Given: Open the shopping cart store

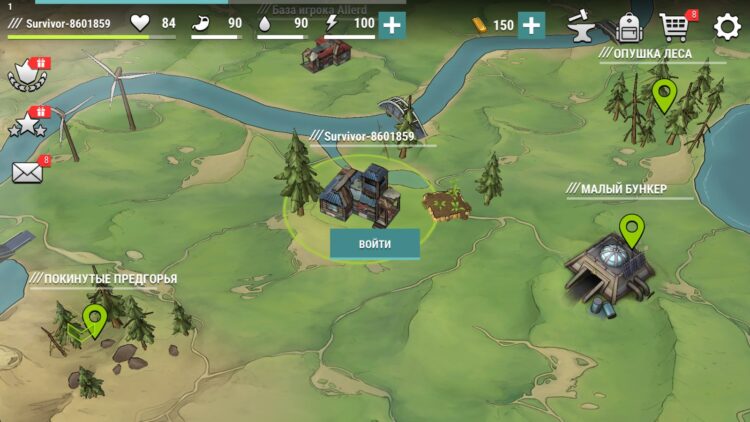Looking at the screenshot, I should [676, 26].
